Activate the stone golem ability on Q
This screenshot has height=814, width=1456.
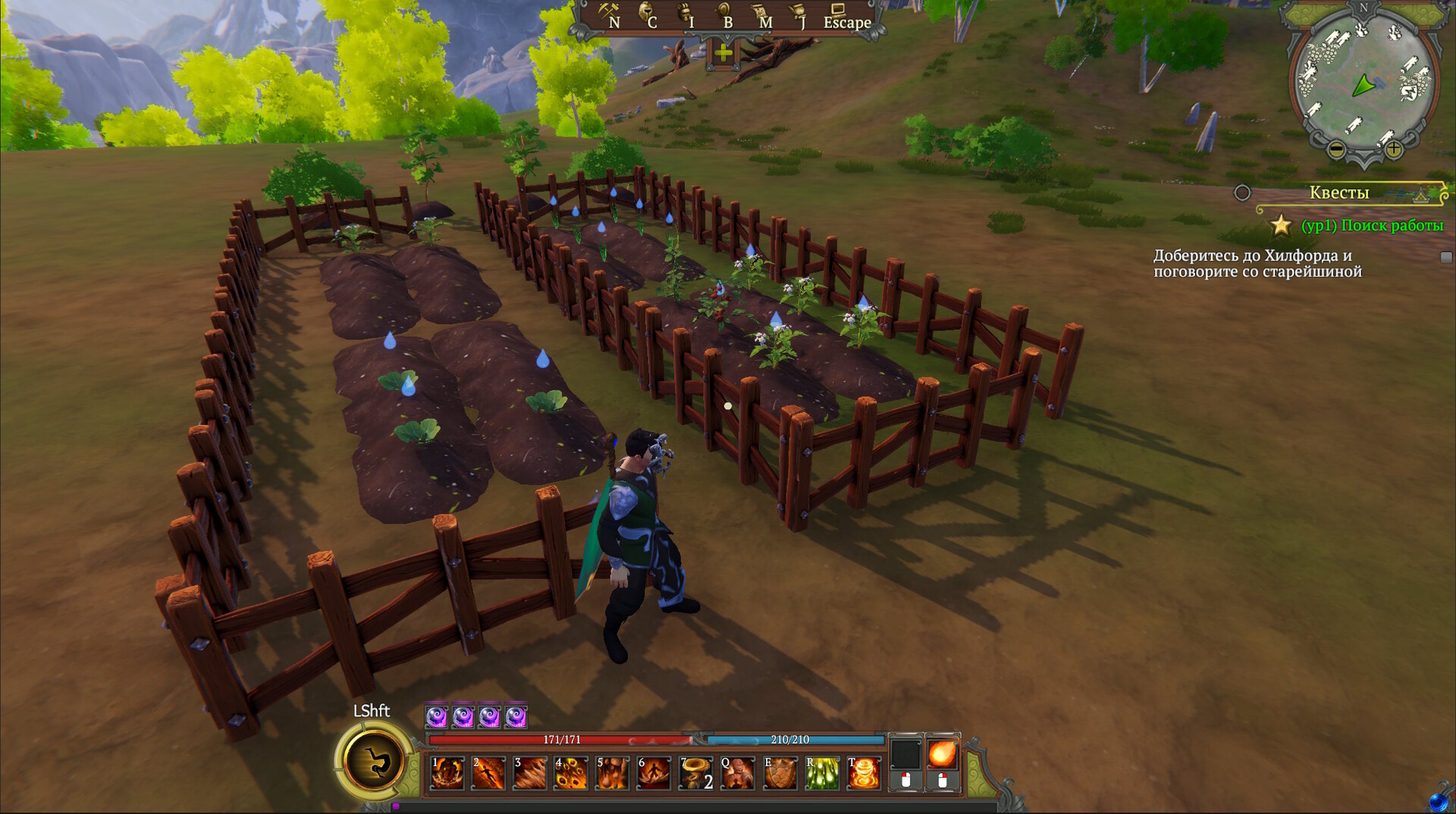tap(737, 773)
